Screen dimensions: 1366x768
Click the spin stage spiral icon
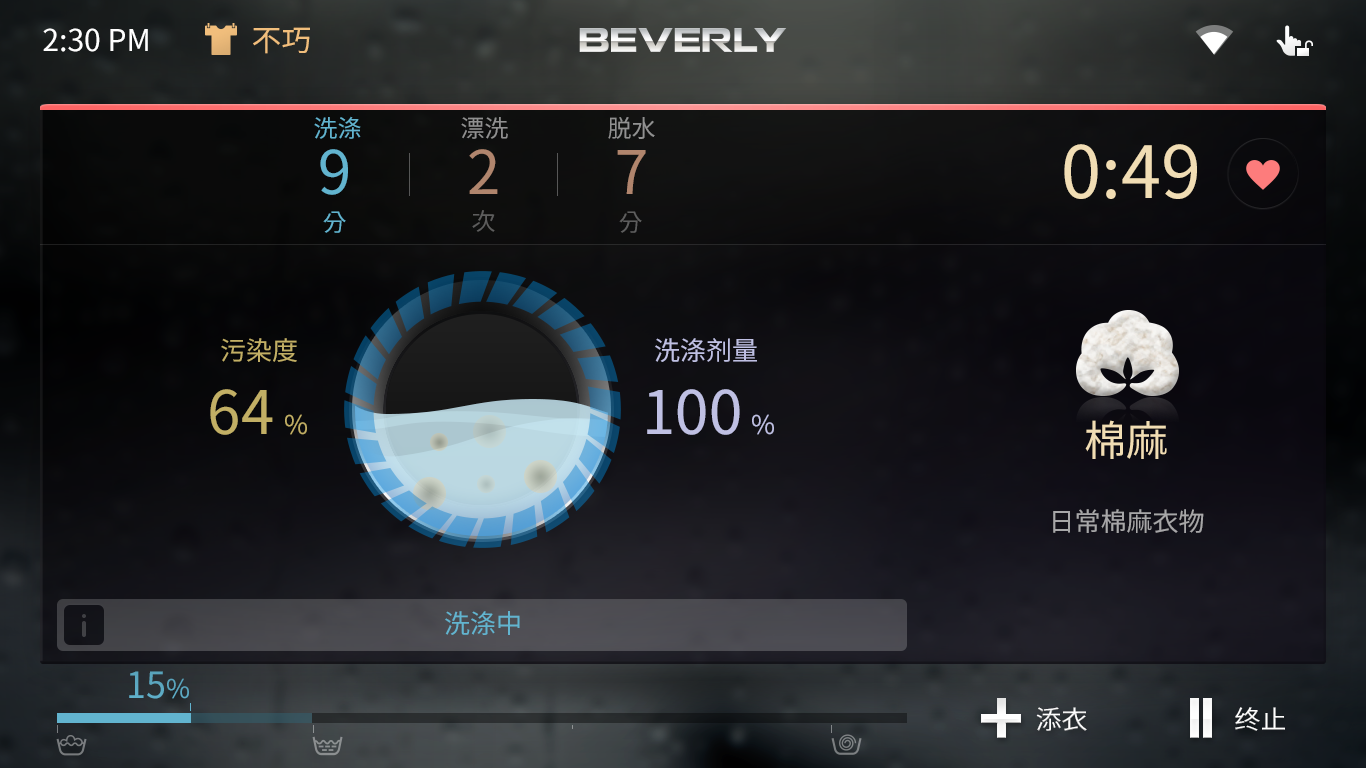[845, 744]
